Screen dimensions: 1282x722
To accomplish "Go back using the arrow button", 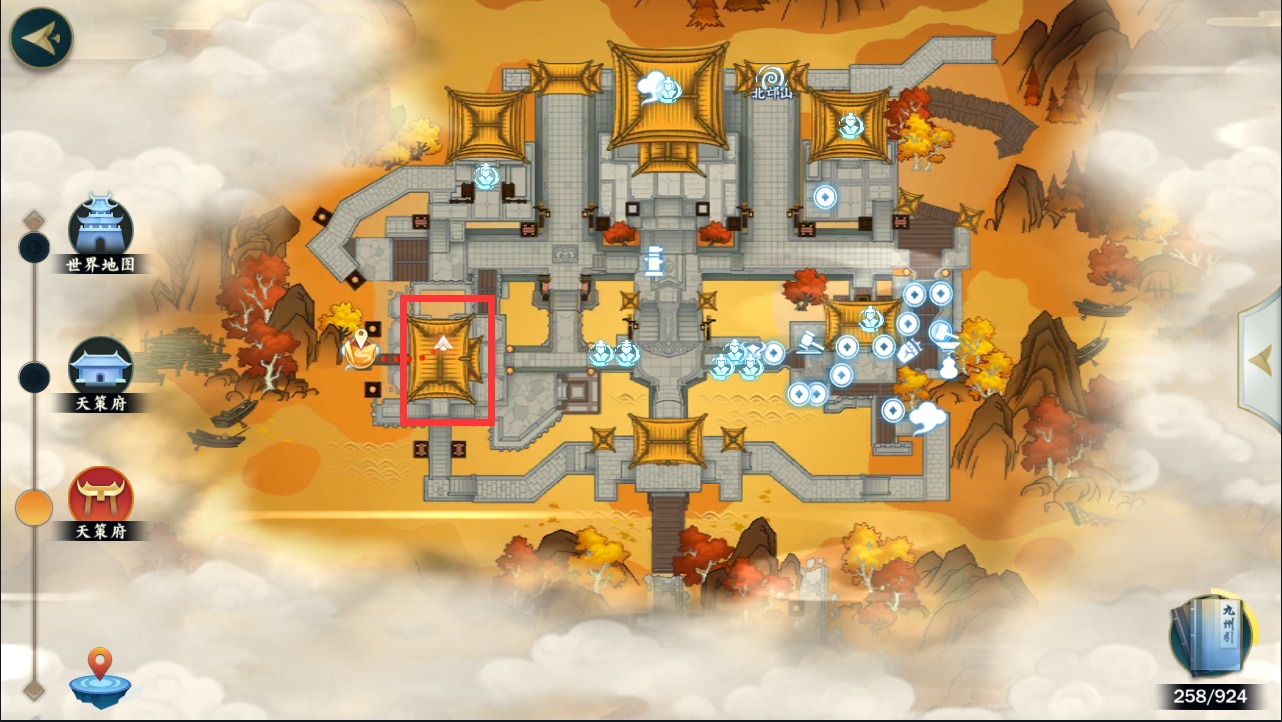I will tap(42, 38).
